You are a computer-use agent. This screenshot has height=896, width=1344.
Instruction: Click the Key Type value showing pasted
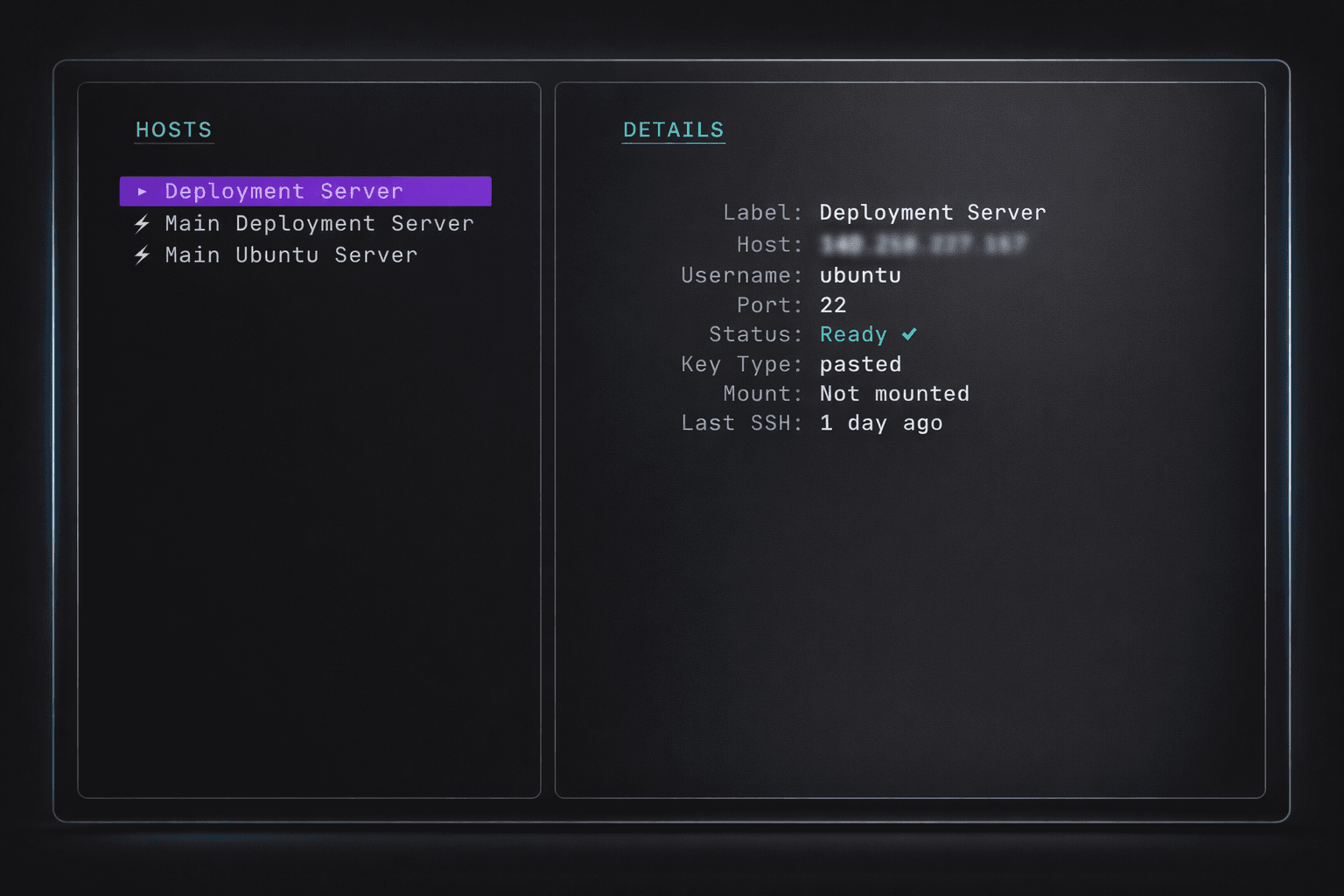[860, 364]
